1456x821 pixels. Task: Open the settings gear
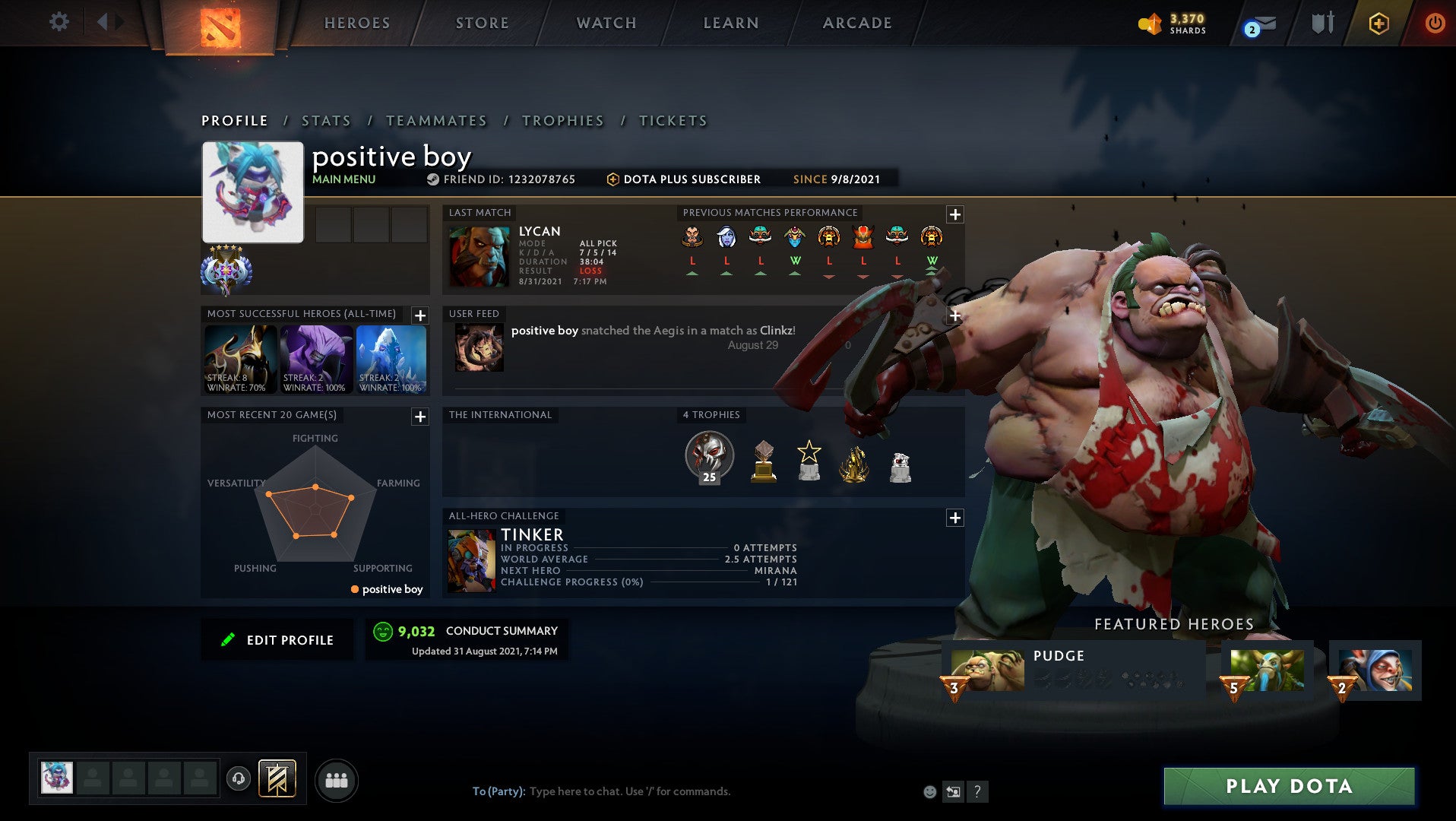coord(59,22)
